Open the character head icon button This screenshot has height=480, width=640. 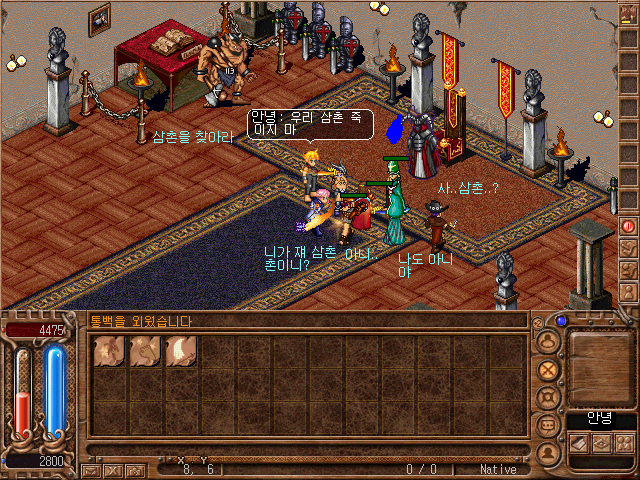(547, 341)
